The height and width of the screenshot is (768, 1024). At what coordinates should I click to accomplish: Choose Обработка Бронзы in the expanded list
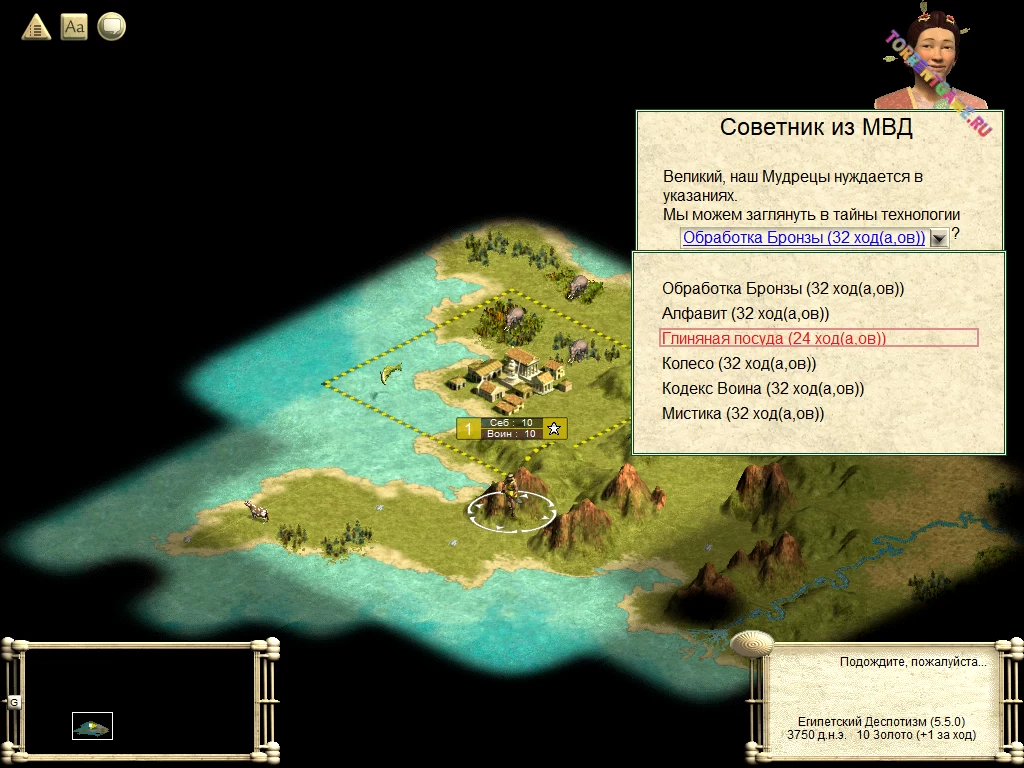[783, 289]
